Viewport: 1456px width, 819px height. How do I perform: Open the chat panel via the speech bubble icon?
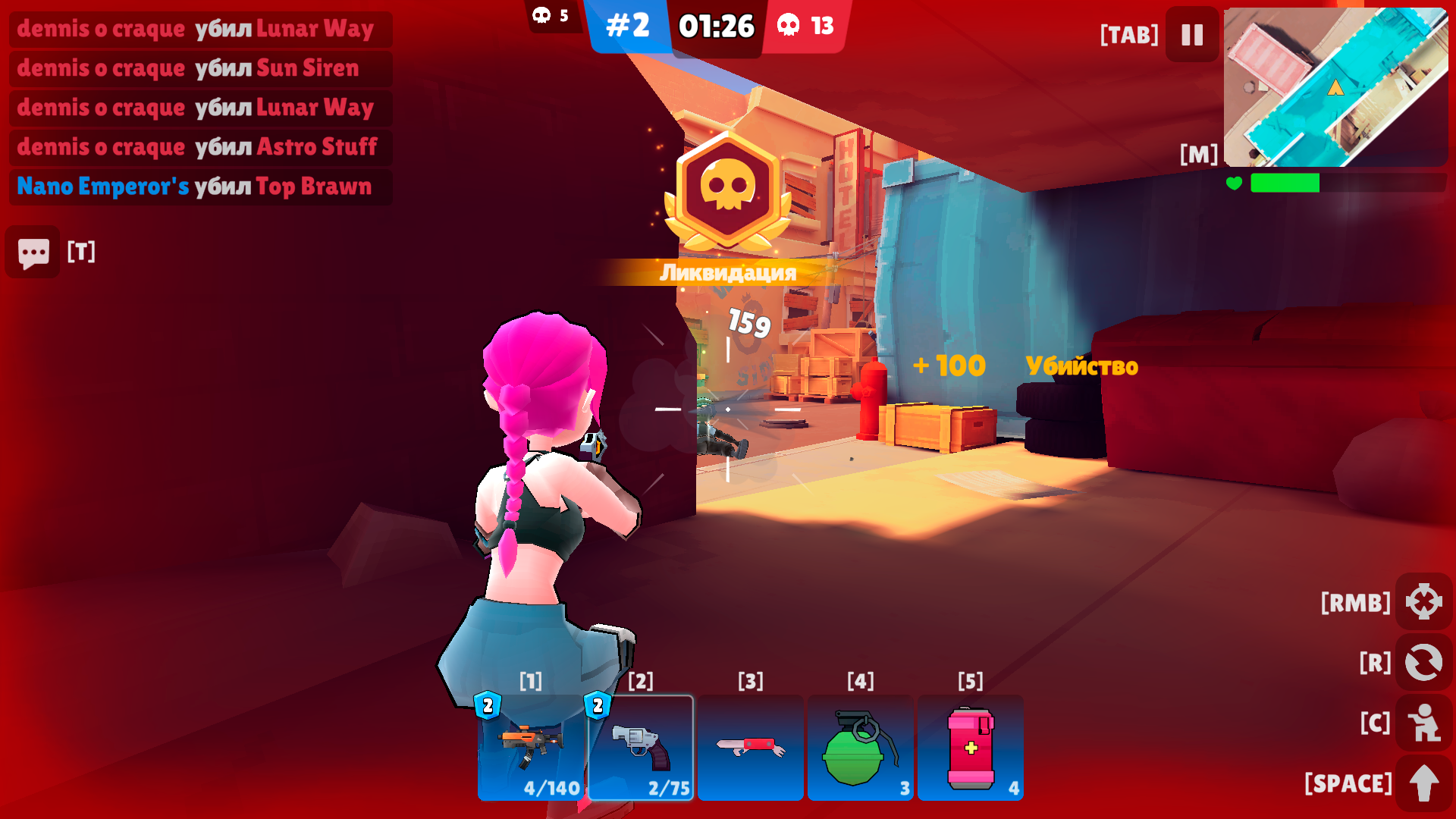coord(32,252)
